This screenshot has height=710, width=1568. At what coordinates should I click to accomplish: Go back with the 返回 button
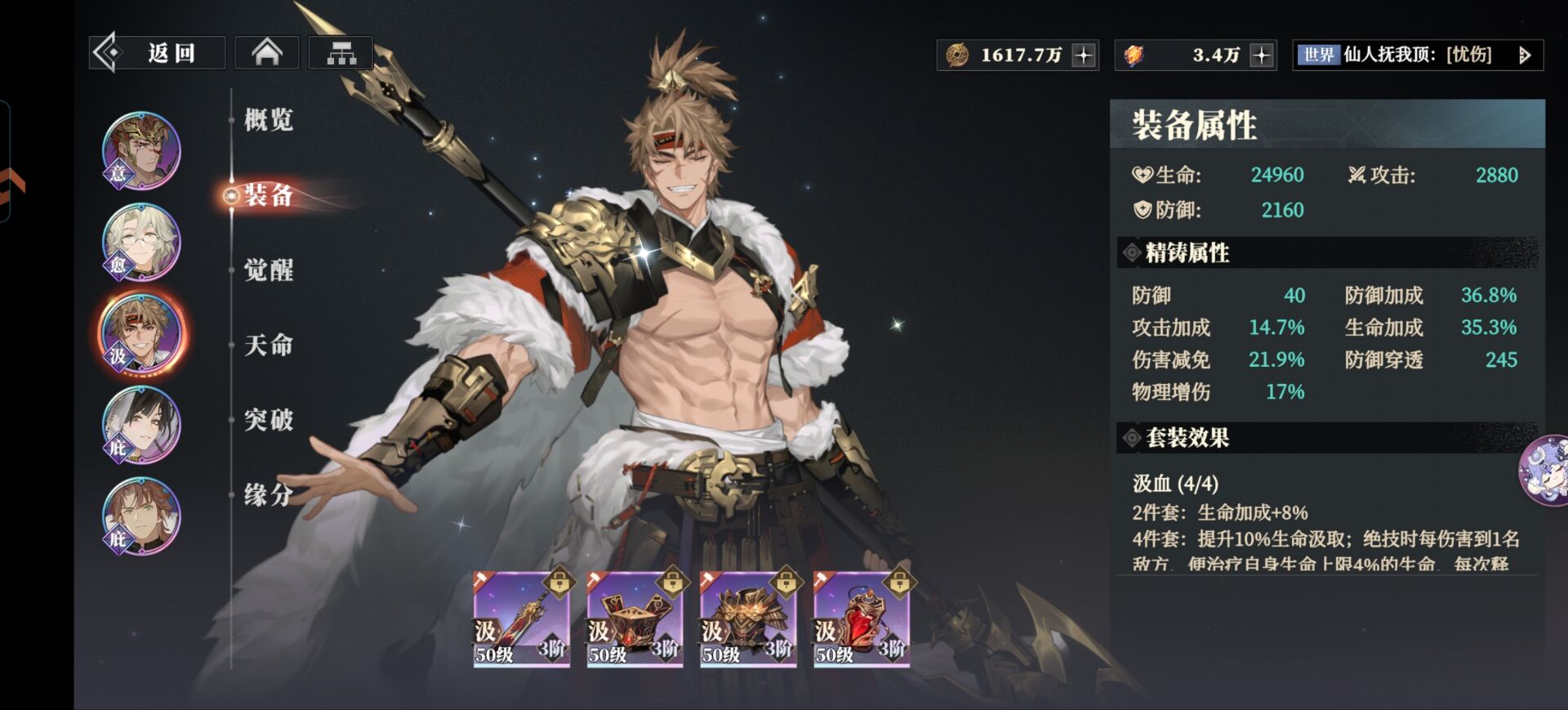[x=157, y=54]
